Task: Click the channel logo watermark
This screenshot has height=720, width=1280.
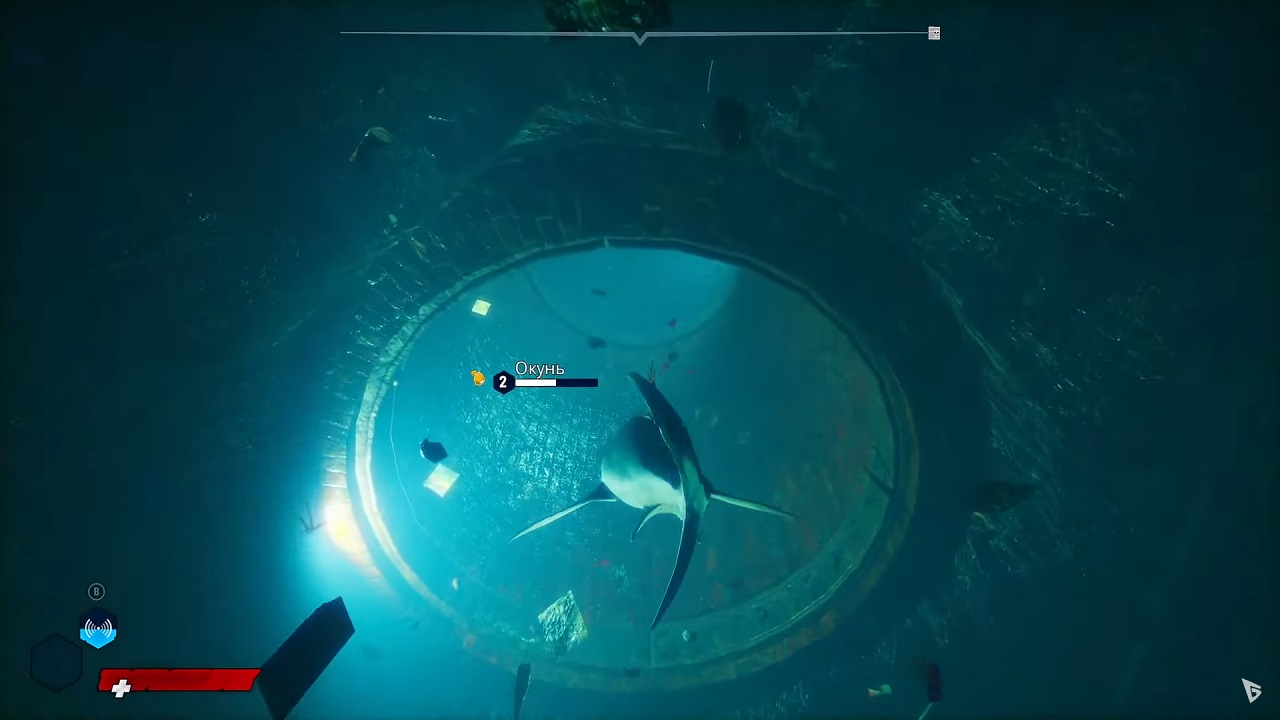Action: pos(1251,689)
